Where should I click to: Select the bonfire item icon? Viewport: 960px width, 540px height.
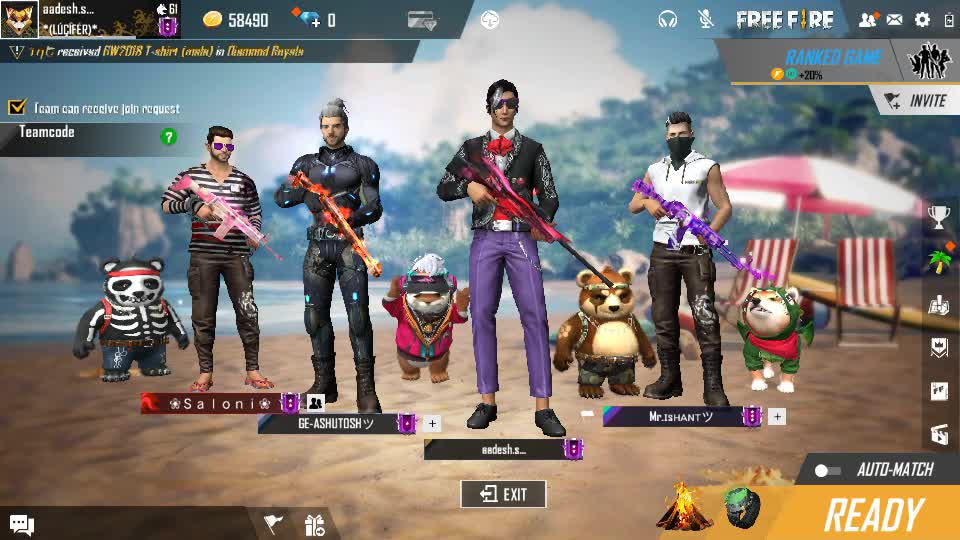(x=684, y=508)
